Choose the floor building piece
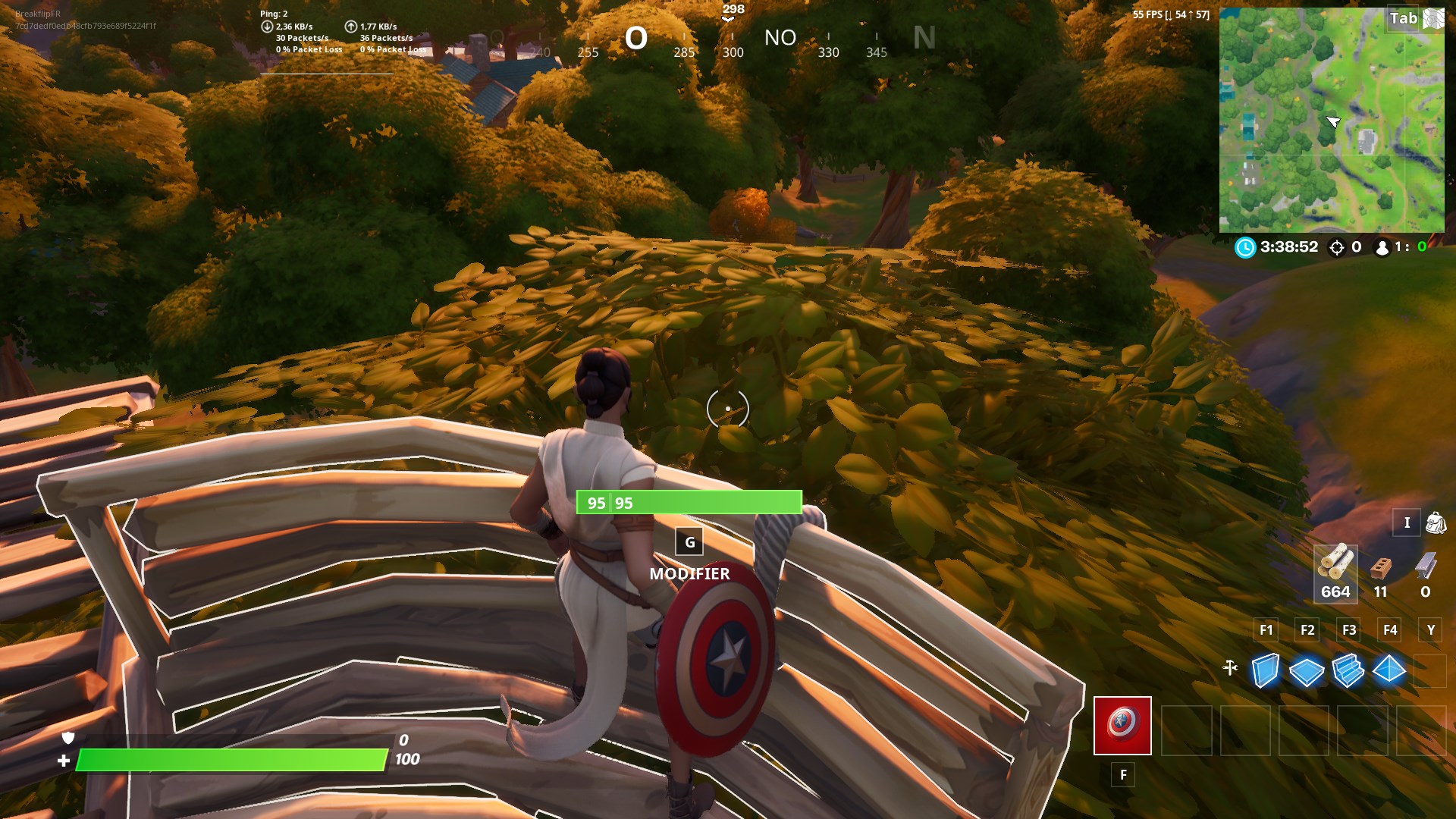Image resolution: width=1456 pixels, height=819 pixels. tap(1307, 671)
